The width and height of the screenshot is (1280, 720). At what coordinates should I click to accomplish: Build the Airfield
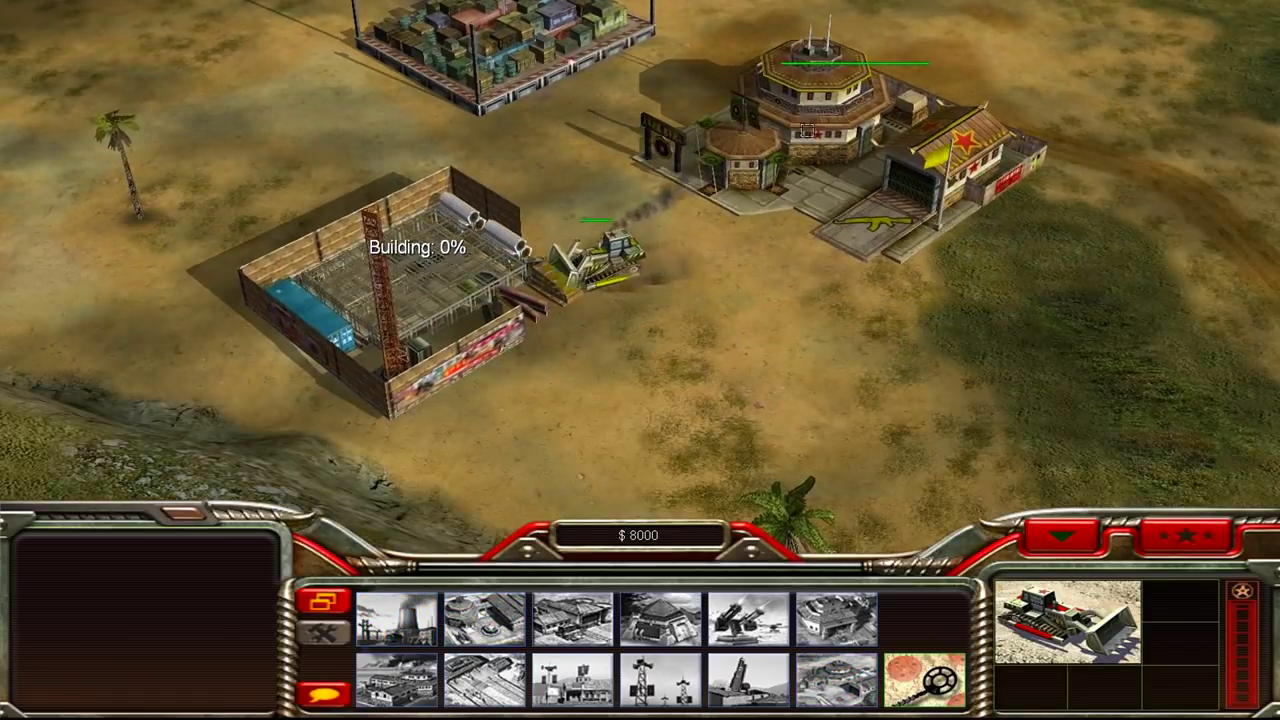coord(483,678)
